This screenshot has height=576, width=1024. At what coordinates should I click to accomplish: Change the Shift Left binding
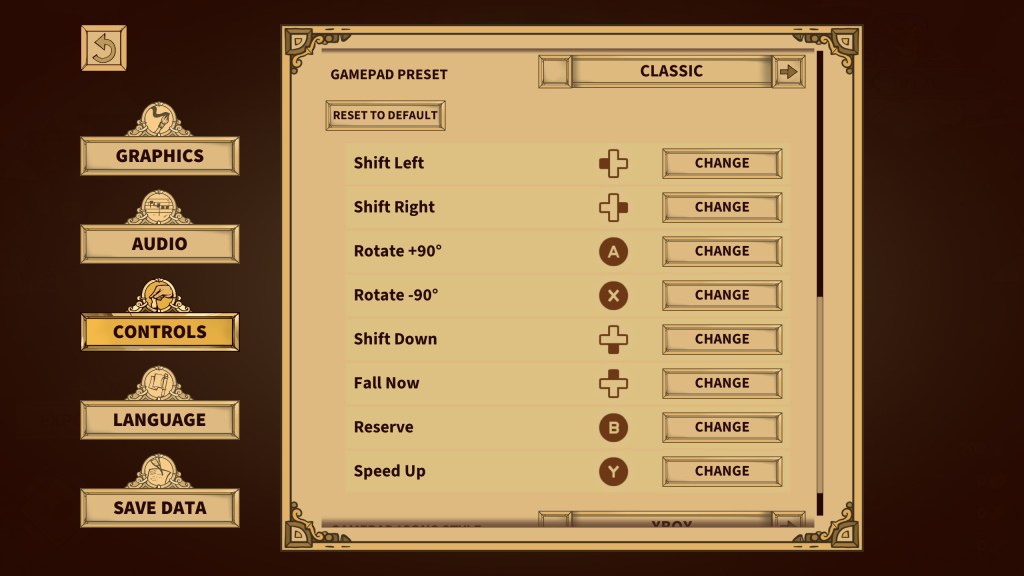pyautogui.click(x=722, y=163)
